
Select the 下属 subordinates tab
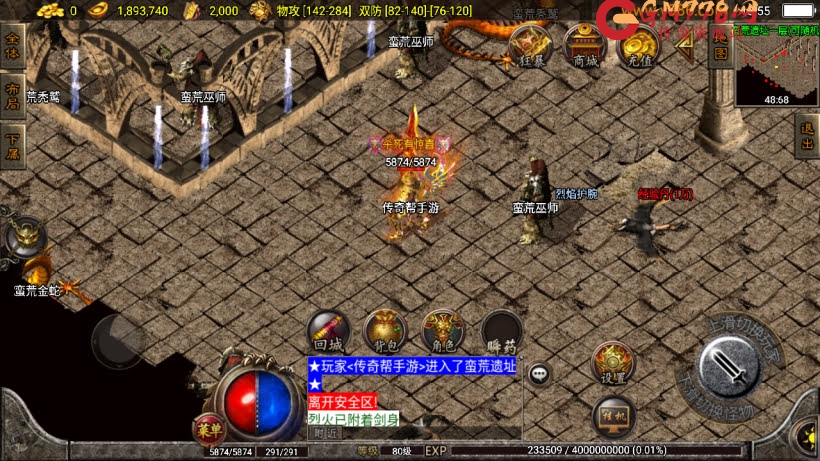point(12,147)
